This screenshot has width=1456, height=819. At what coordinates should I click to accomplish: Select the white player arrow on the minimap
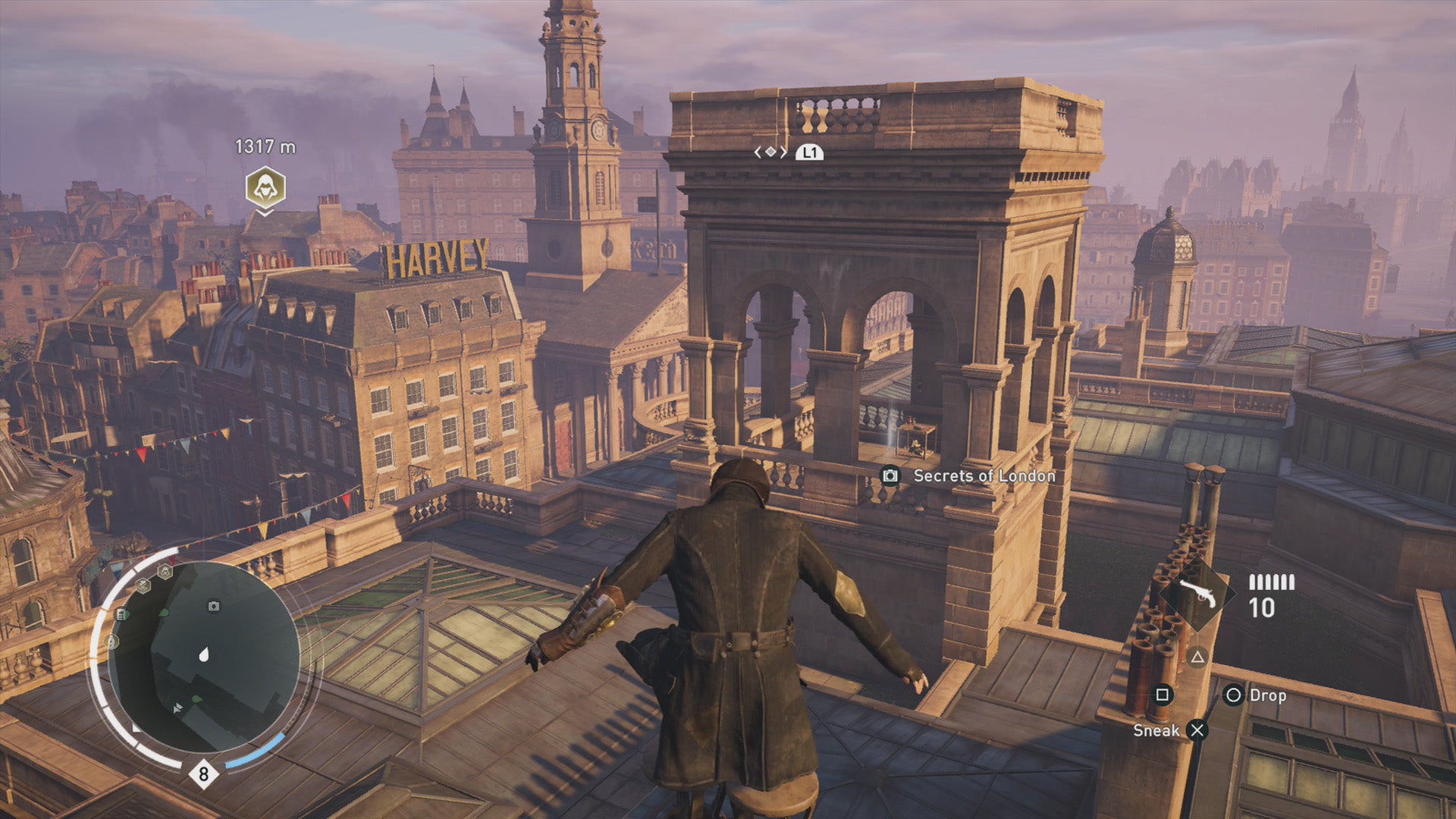click(204, 654)
